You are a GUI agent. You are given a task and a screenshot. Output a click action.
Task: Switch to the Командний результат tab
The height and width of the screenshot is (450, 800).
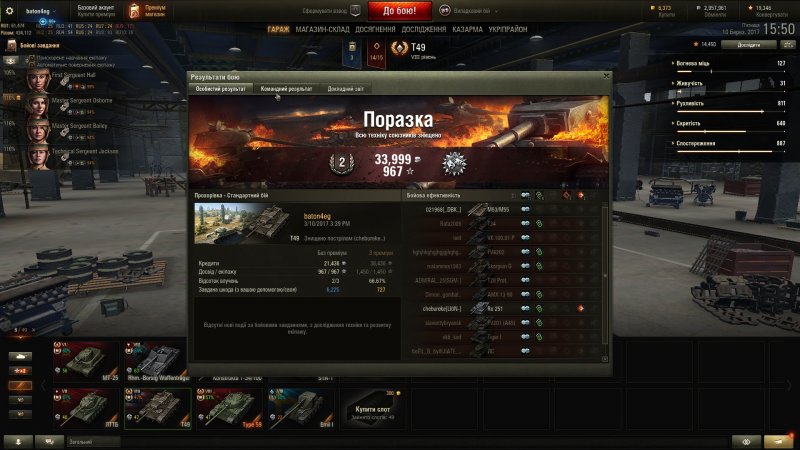click(x=286, y=89)
